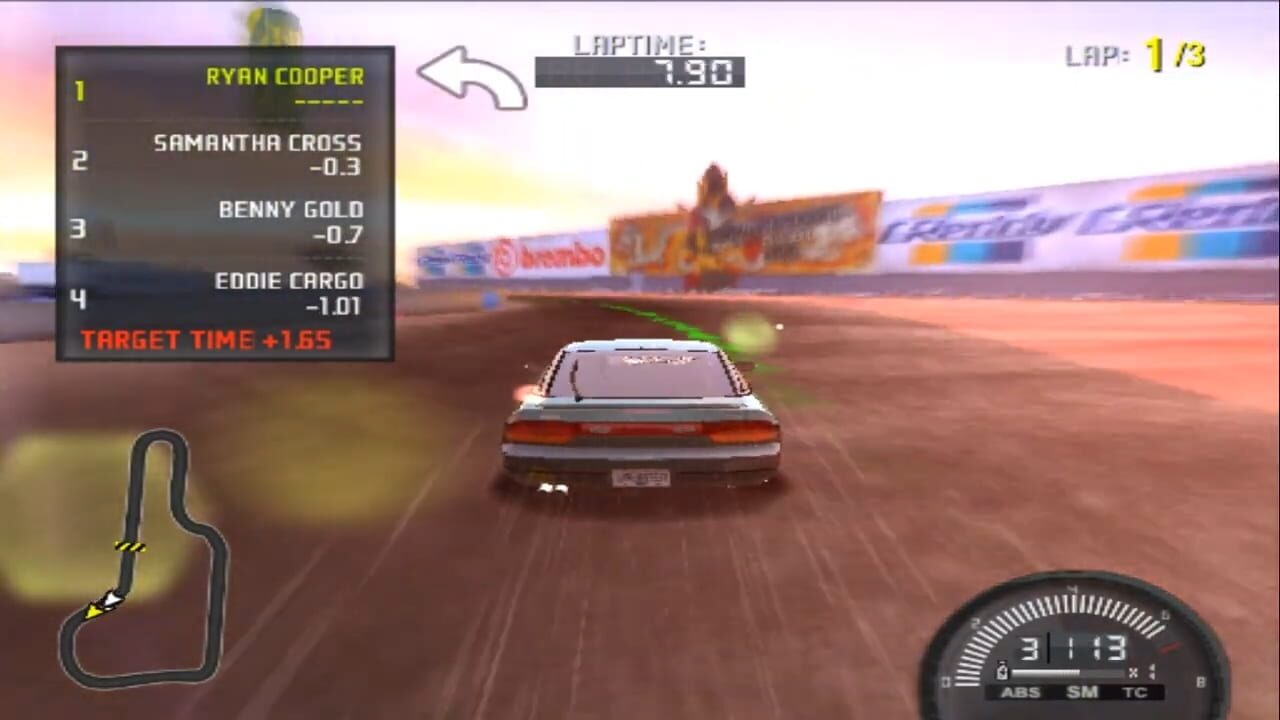1280x720 pixels.
Task: Toggle the gear indicator showing 3
Action: tap(1030, 647)
